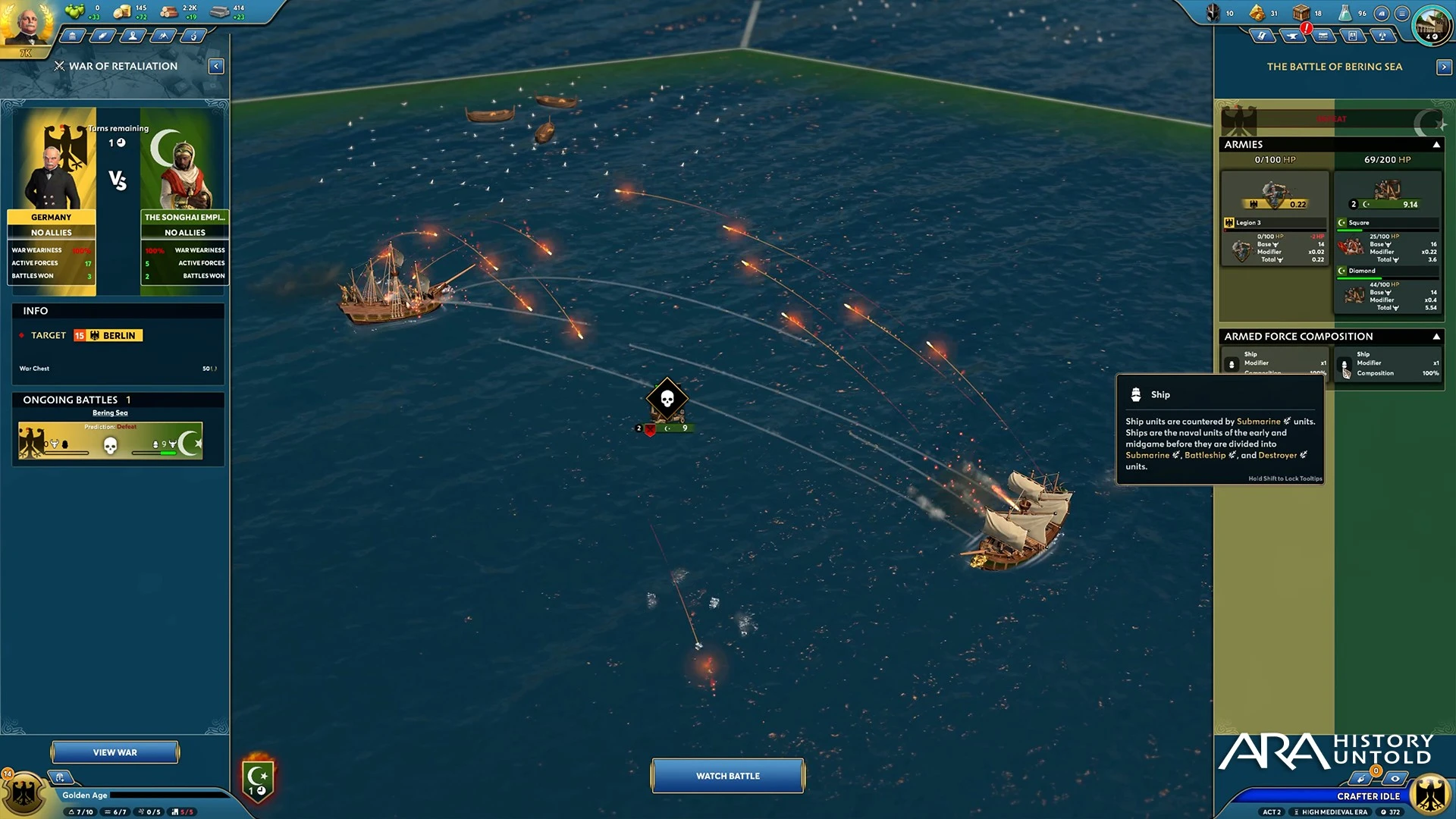Open the View War screen

click(115, 752)
